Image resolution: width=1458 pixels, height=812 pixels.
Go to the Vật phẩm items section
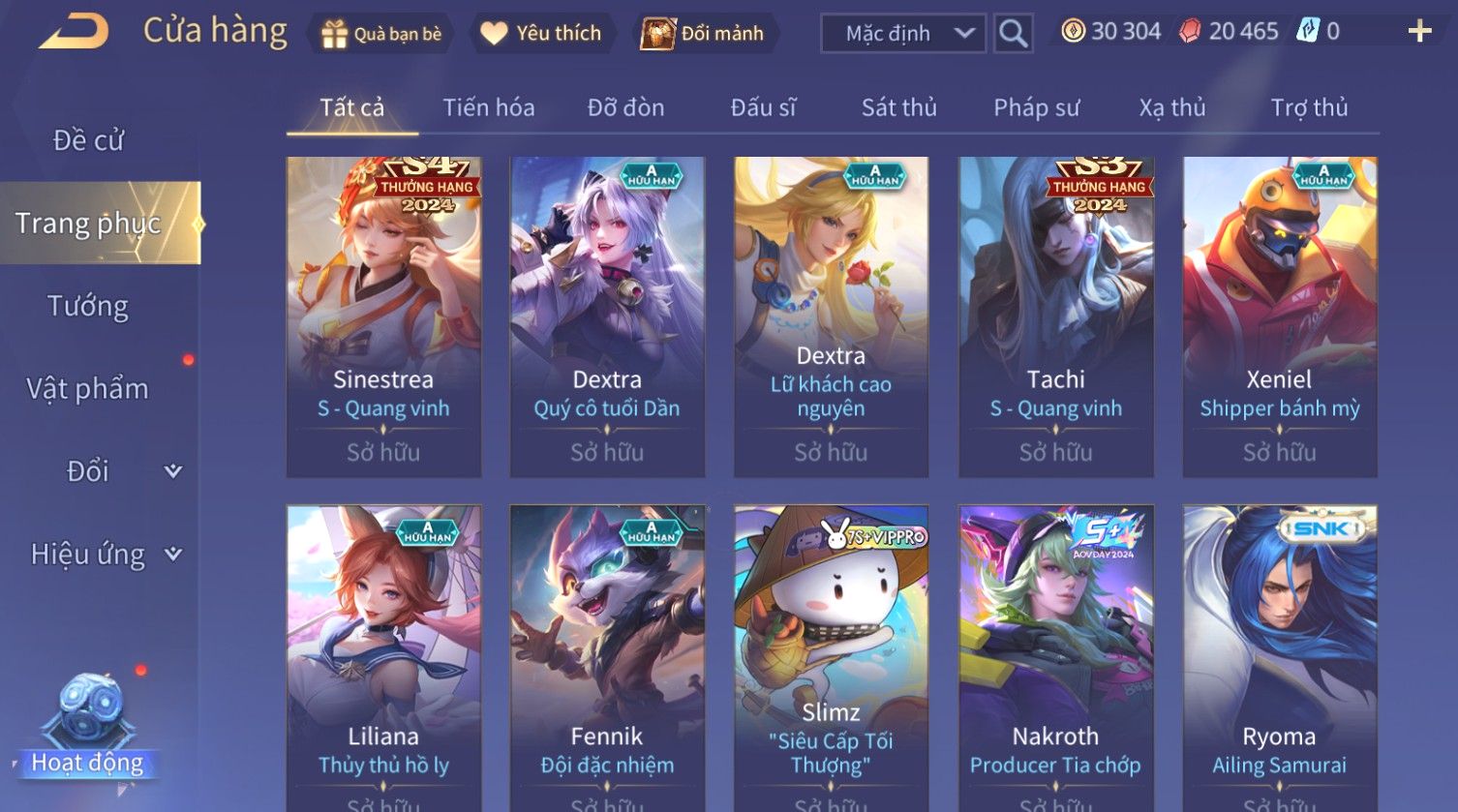tap(88, 389)
